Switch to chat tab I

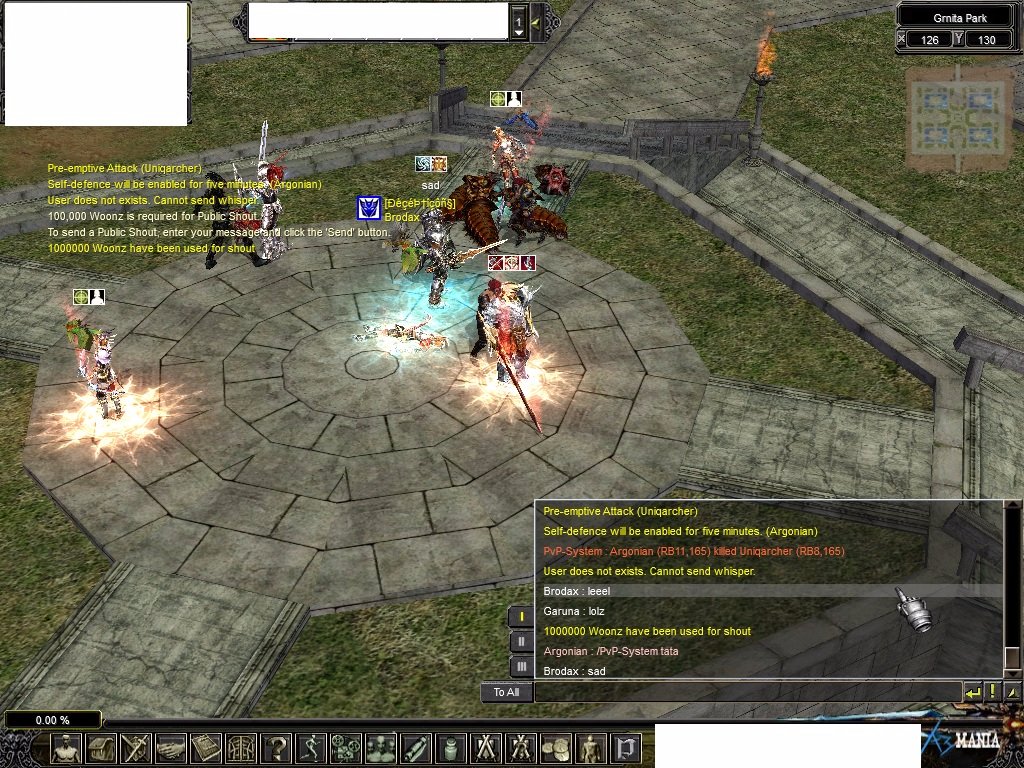click(x=521, y=616)
